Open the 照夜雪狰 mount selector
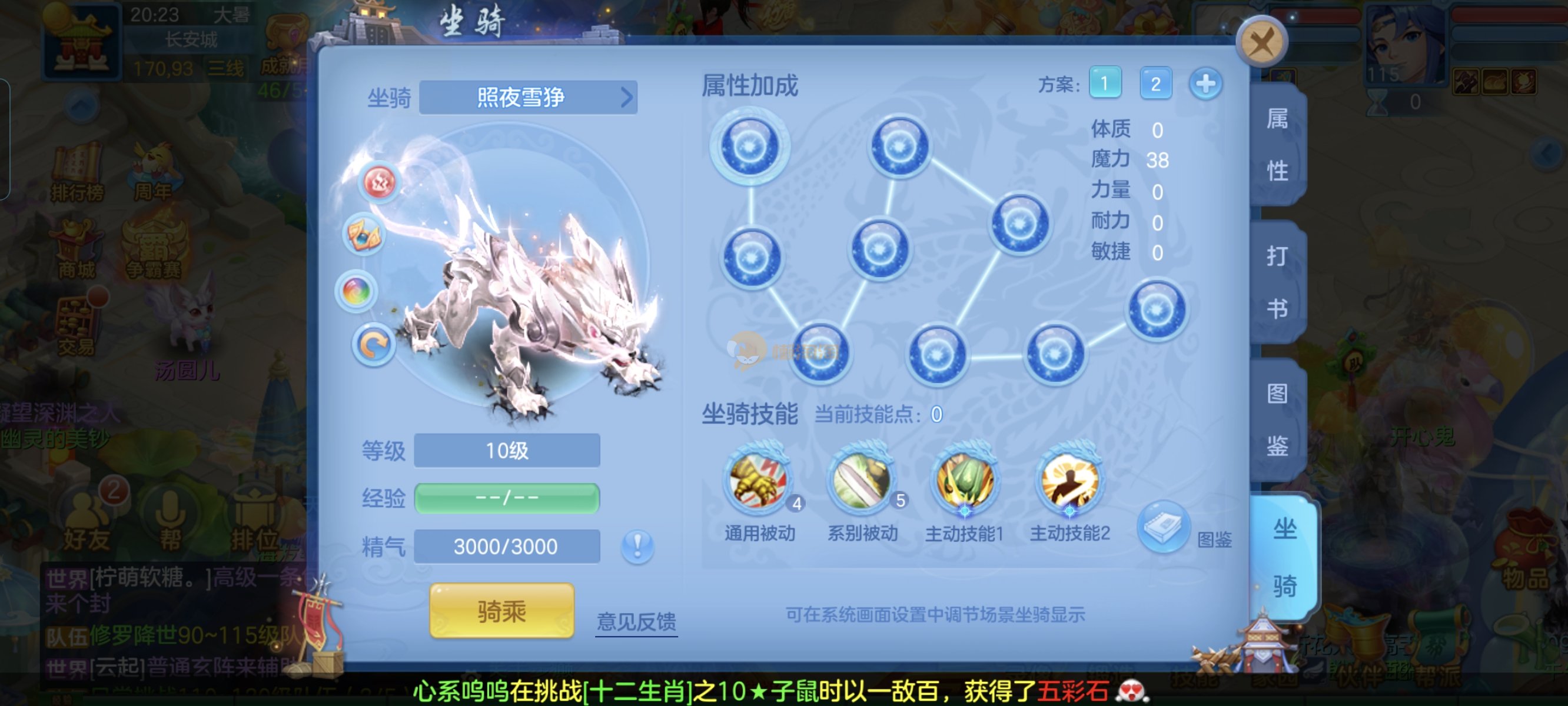The height and width of the screenshot is (706, 1568). tap(528, 98)
